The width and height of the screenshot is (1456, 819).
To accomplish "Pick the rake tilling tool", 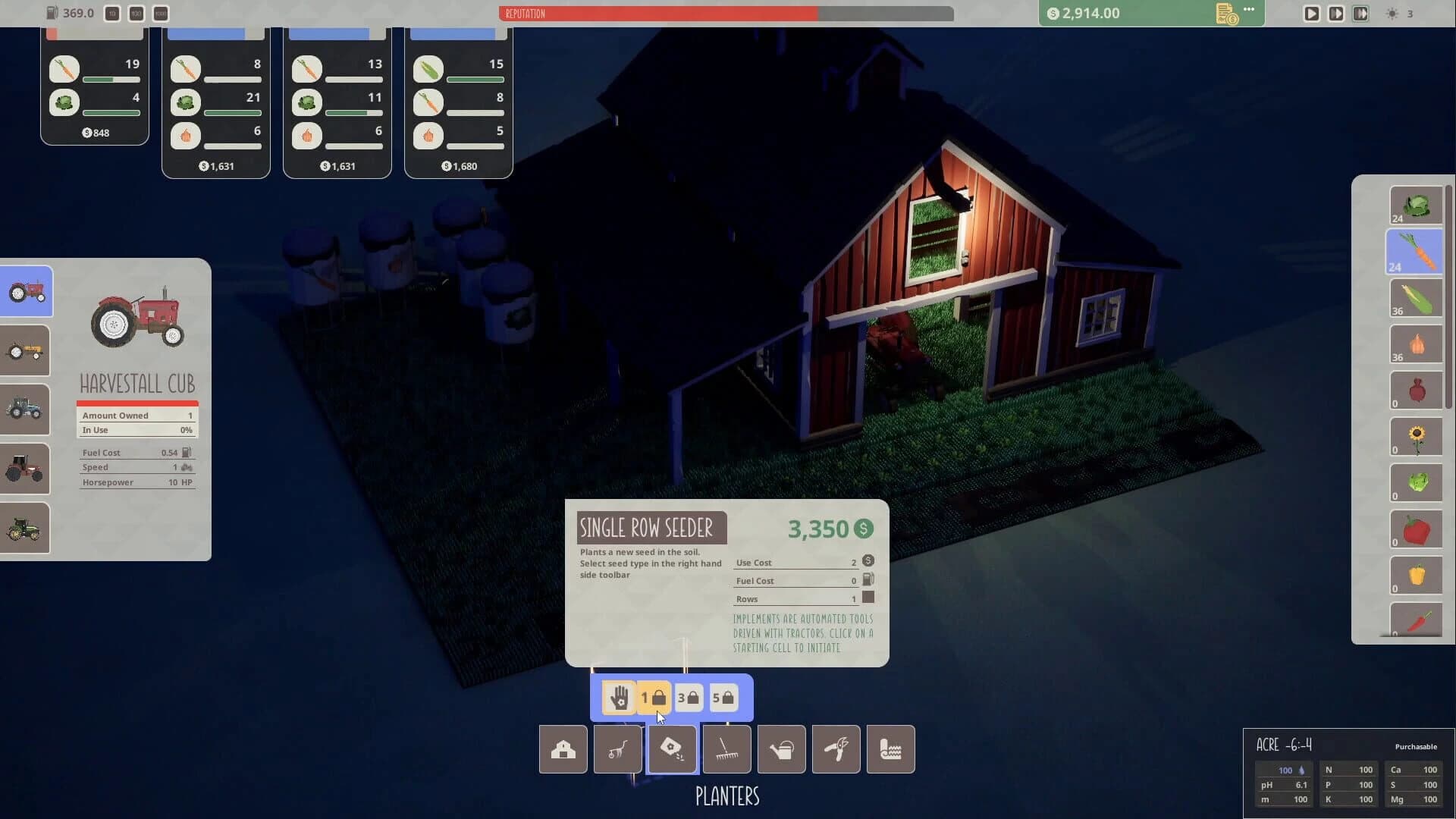I will point(726,749).
